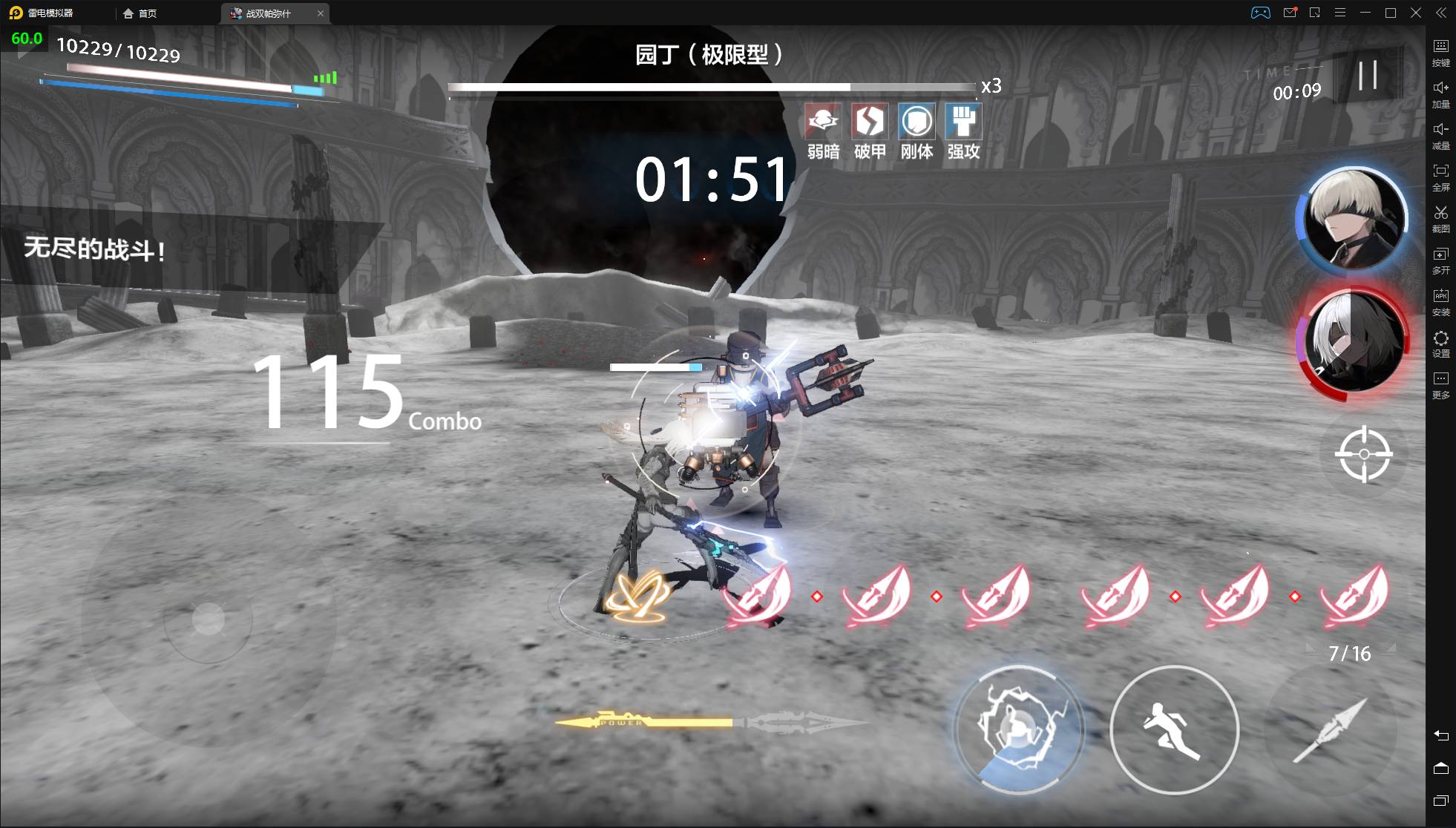Tap the spear basic attack button
This screenshot has height=828, width=1456.
click(x=1331, y=730)
